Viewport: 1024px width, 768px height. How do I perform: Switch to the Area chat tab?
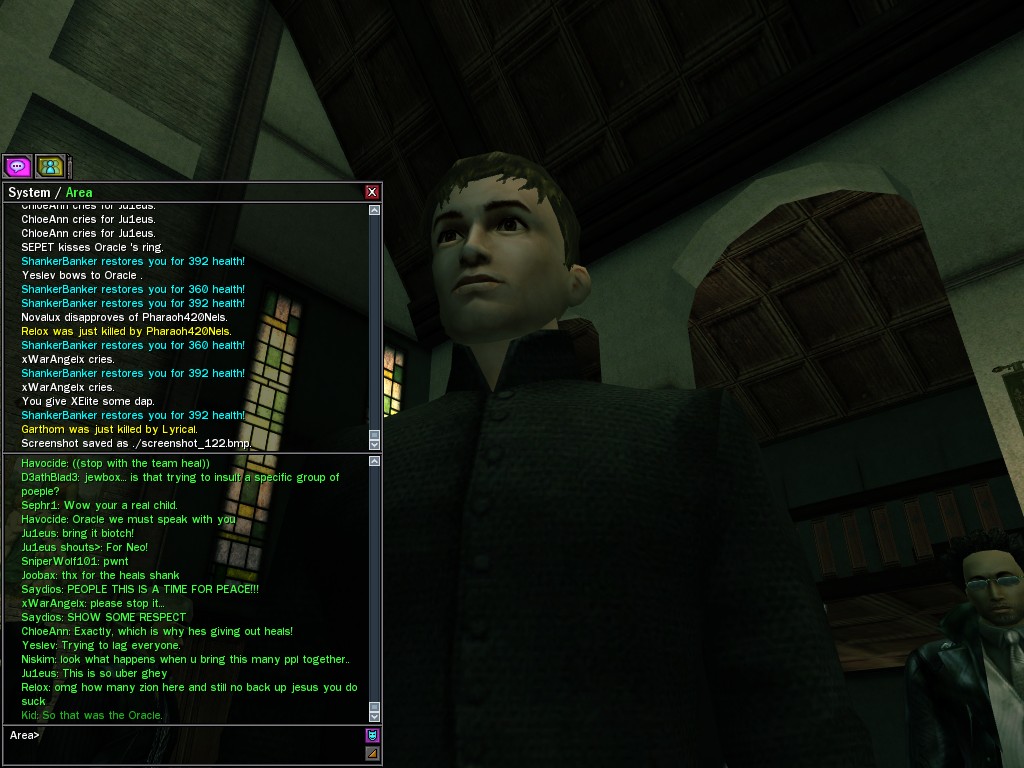point(79,193)
